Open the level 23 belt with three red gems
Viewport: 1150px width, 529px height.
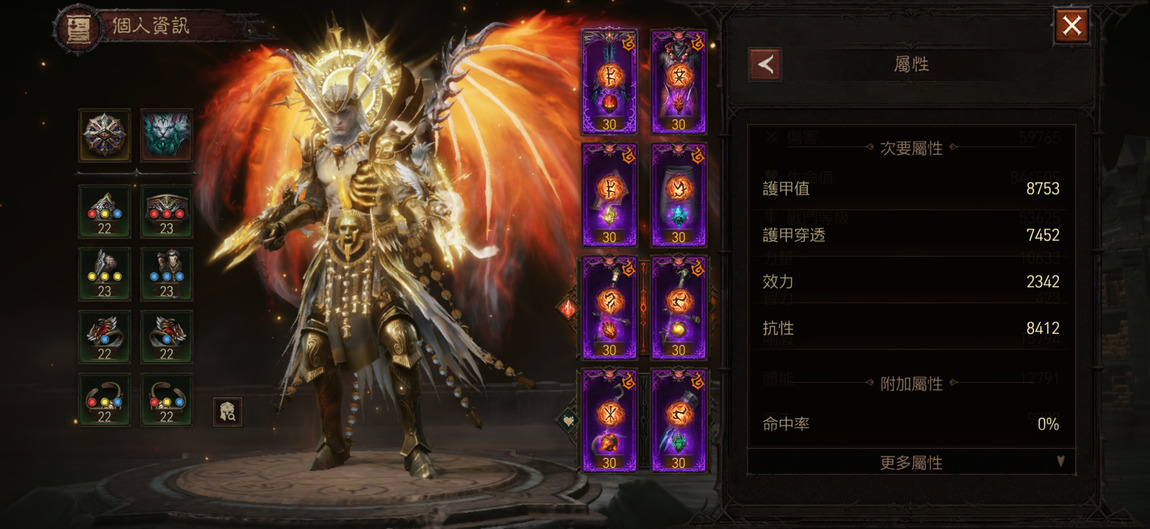point(166,210)
